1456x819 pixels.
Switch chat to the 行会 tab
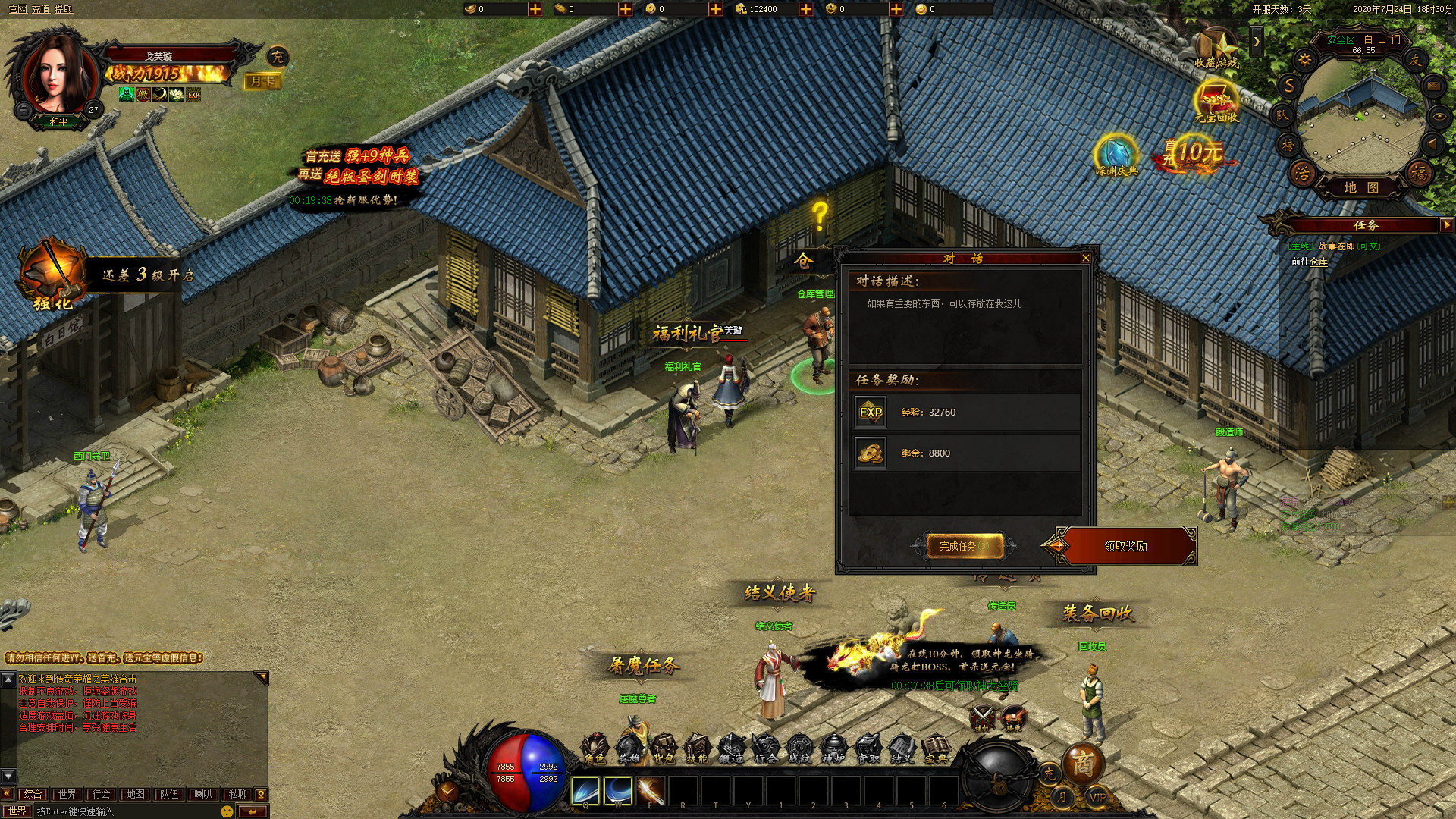[x=101, y=794]
